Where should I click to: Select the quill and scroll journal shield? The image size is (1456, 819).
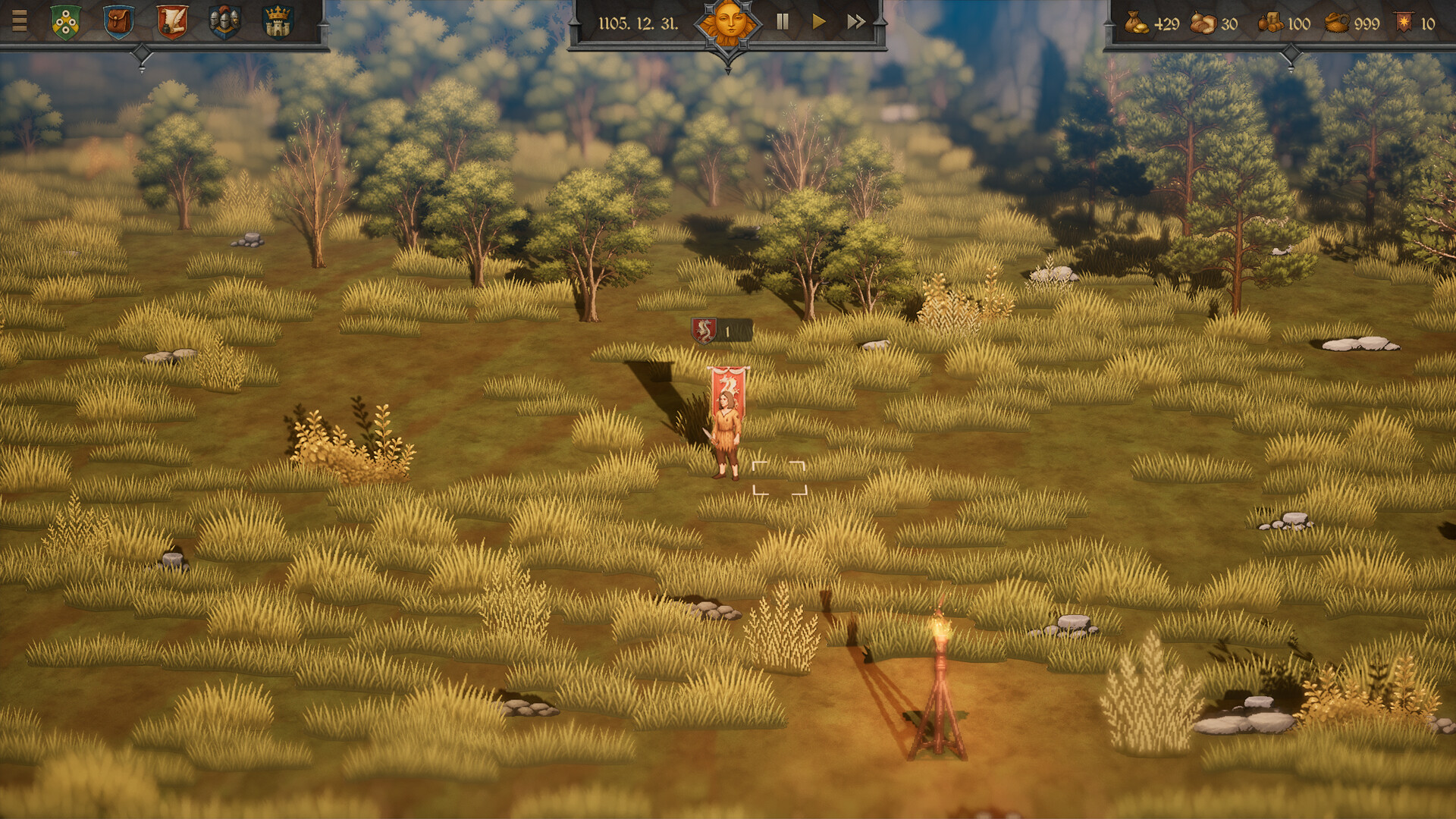point(171,21)
